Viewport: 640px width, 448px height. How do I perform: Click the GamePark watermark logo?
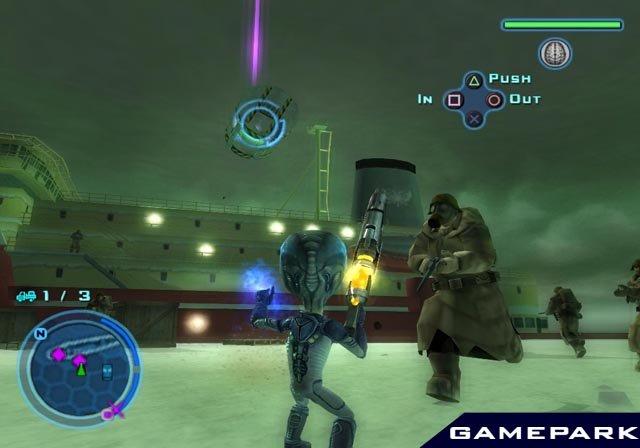537,433
